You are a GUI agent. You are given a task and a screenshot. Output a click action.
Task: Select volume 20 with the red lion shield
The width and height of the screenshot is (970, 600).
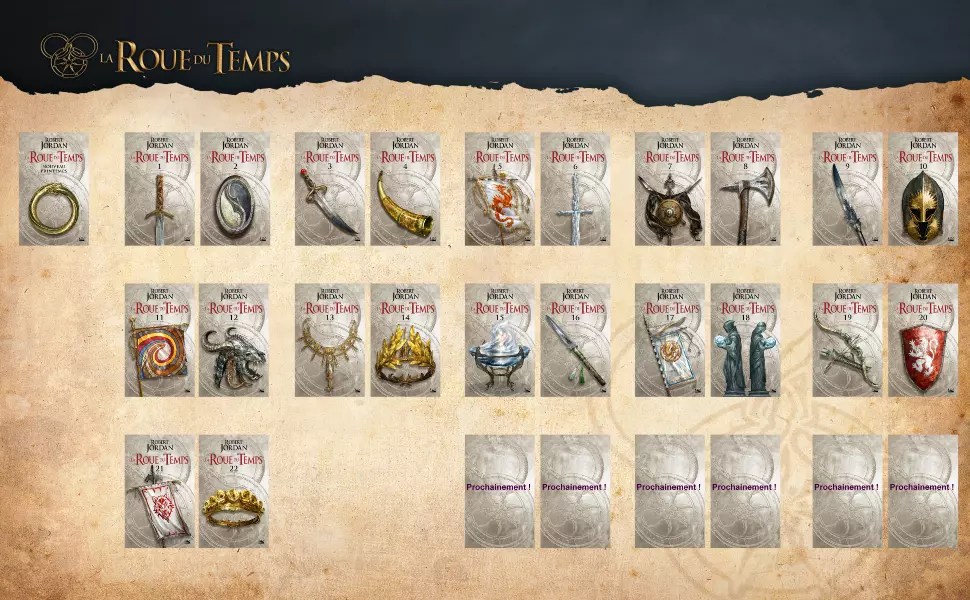pos(923,340)
